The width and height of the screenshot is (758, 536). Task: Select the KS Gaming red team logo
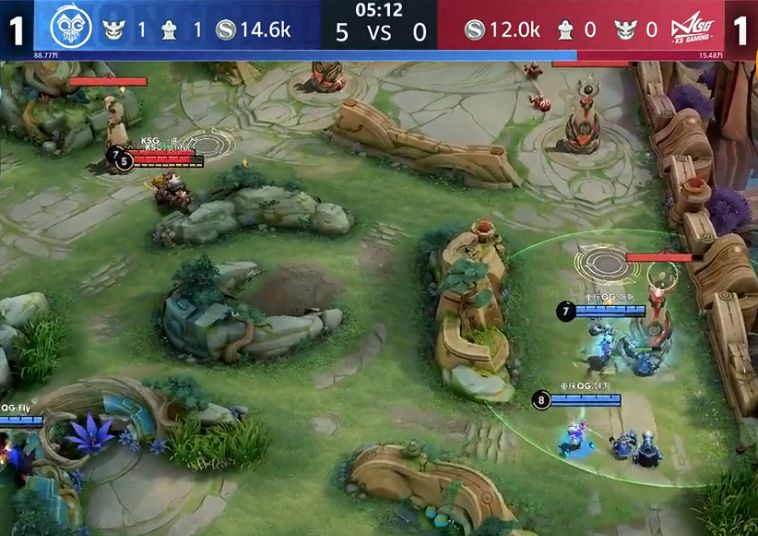click(692, 27)
